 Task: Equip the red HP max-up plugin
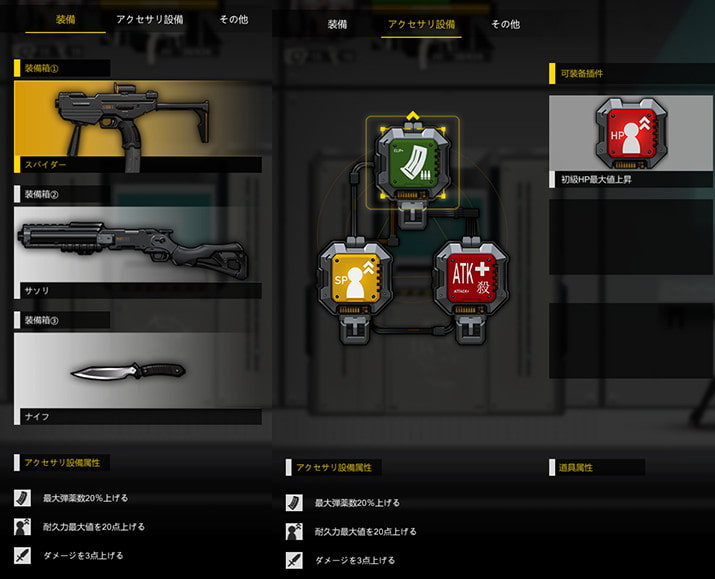tap(630, 134)
